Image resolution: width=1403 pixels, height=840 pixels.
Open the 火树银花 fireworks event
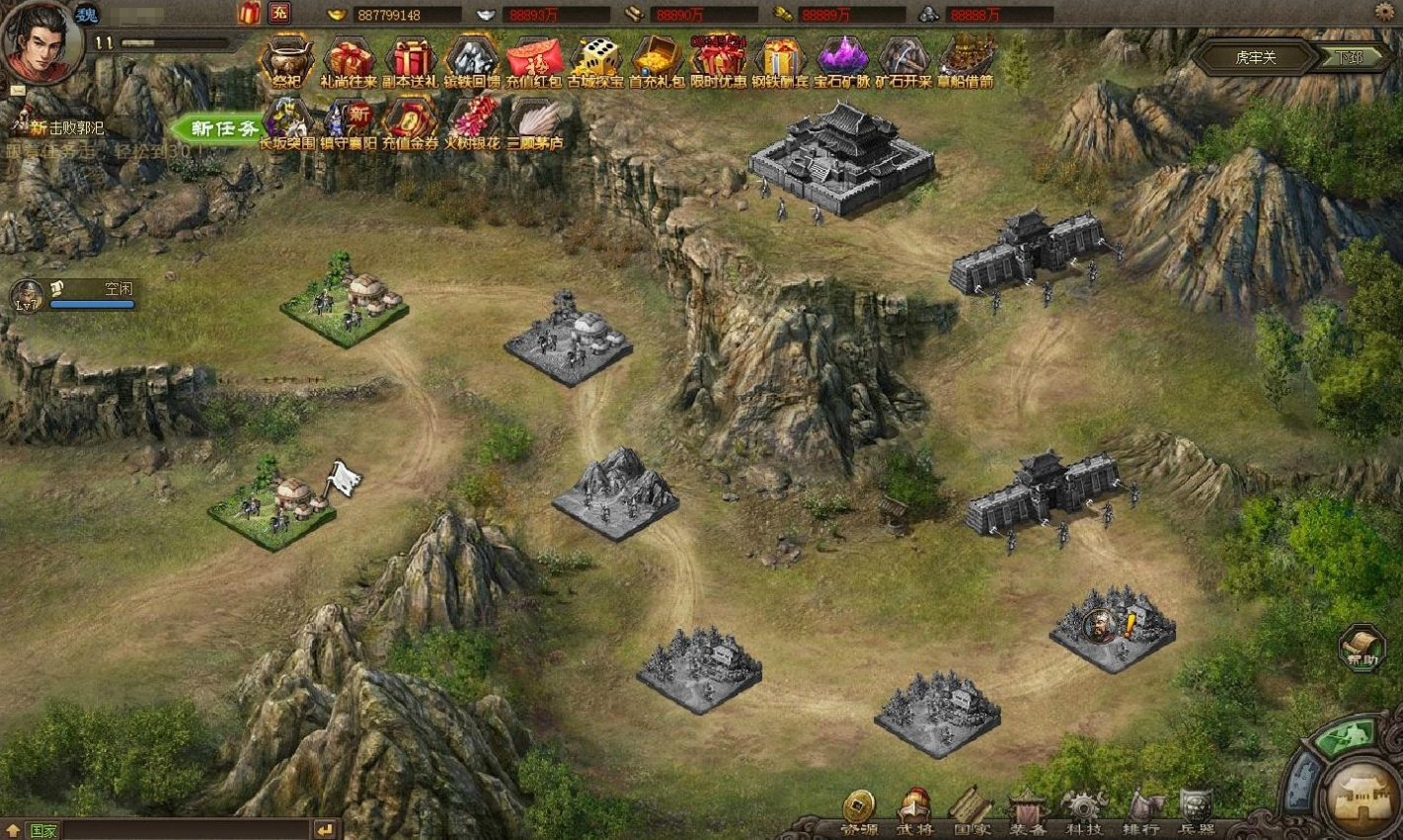coord(473,122)
